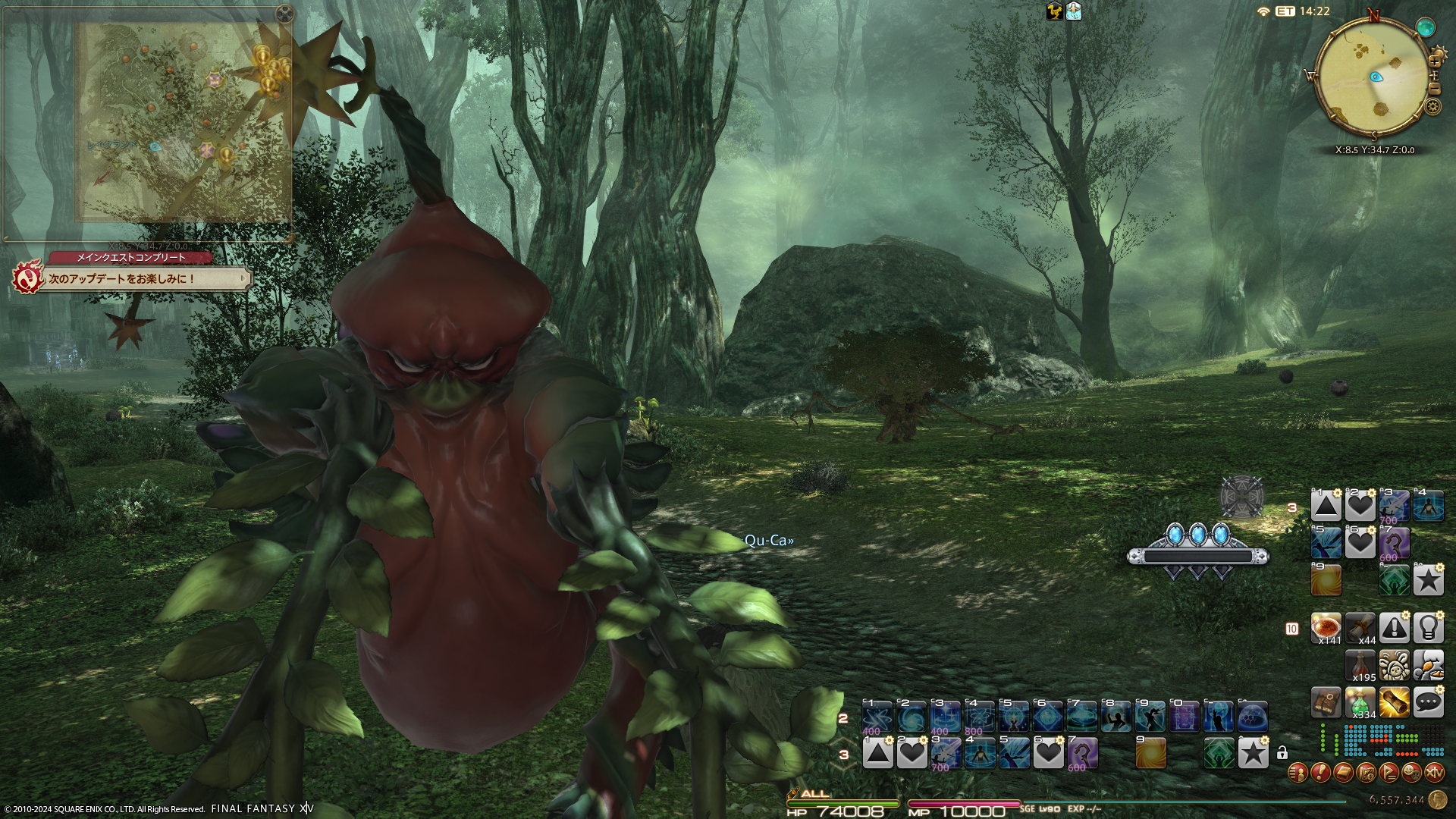Screen dimensions: 1456x819
Task: Zoom out the minimap with minus button
Action: click(x=1434, y=89)
